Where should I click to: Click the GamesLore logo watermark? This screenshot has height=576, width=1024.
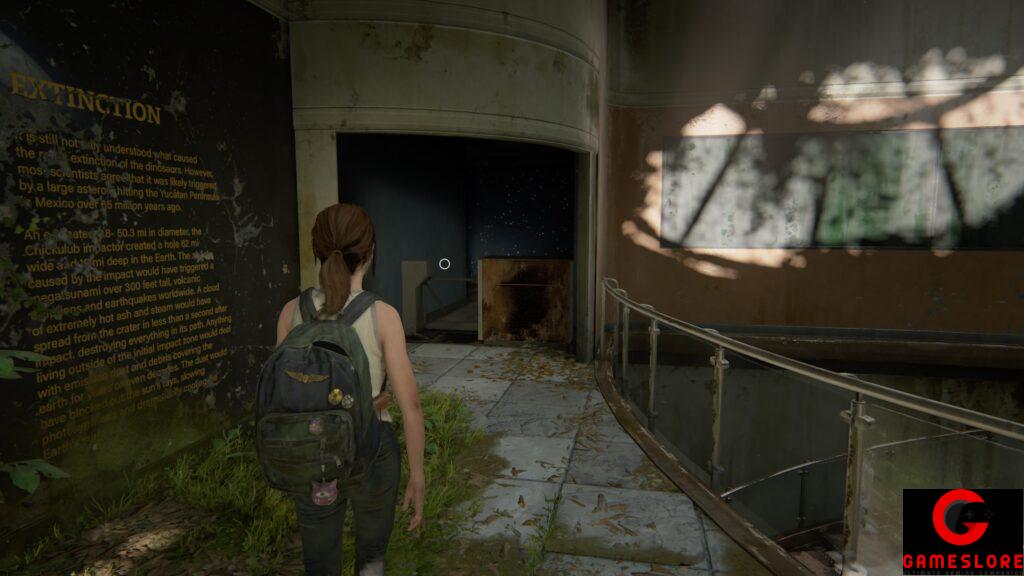[x=962, y=531]
